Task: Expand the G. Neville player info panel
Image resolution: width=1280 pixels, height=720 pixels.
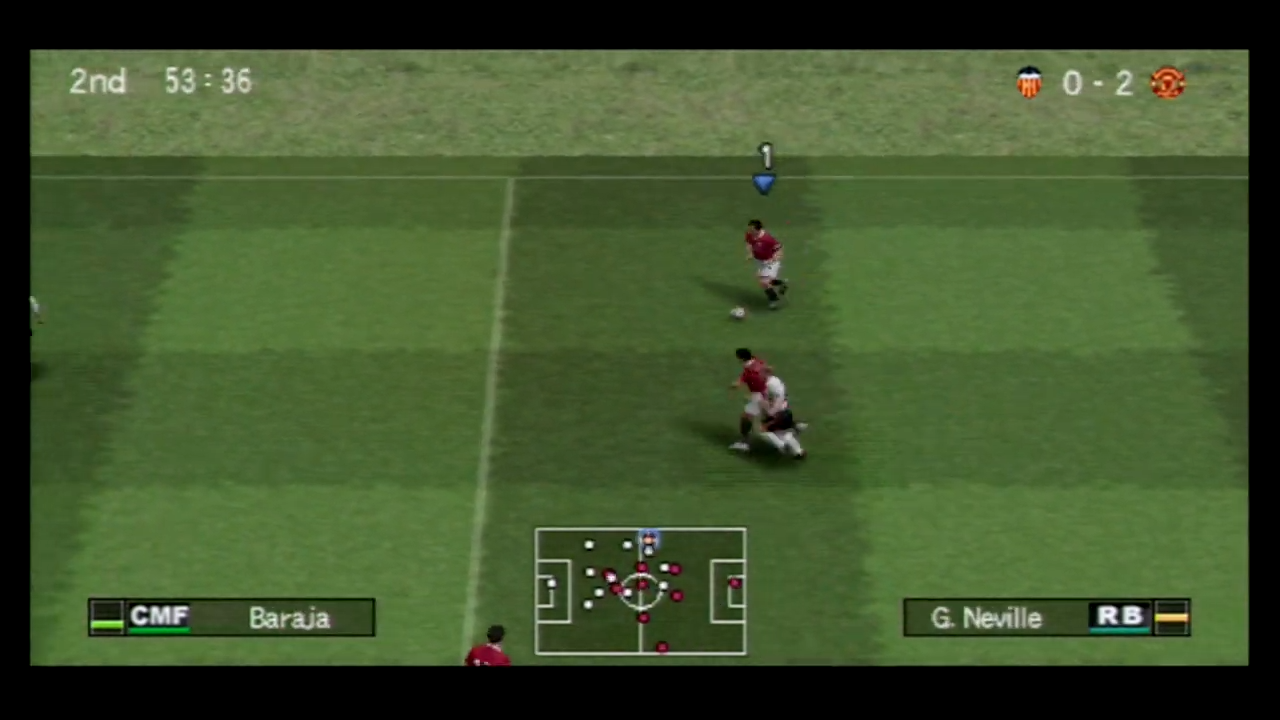Action: click(1046, 617)
